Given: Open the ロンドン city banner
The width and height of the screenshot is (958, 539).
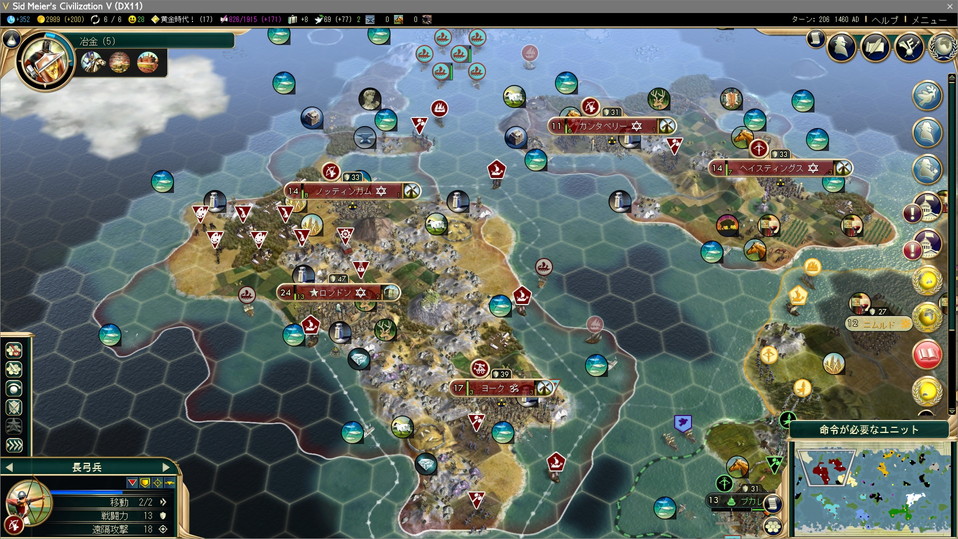Looking at the screenshot, I should pyautogui.click(x=340, y=292).
